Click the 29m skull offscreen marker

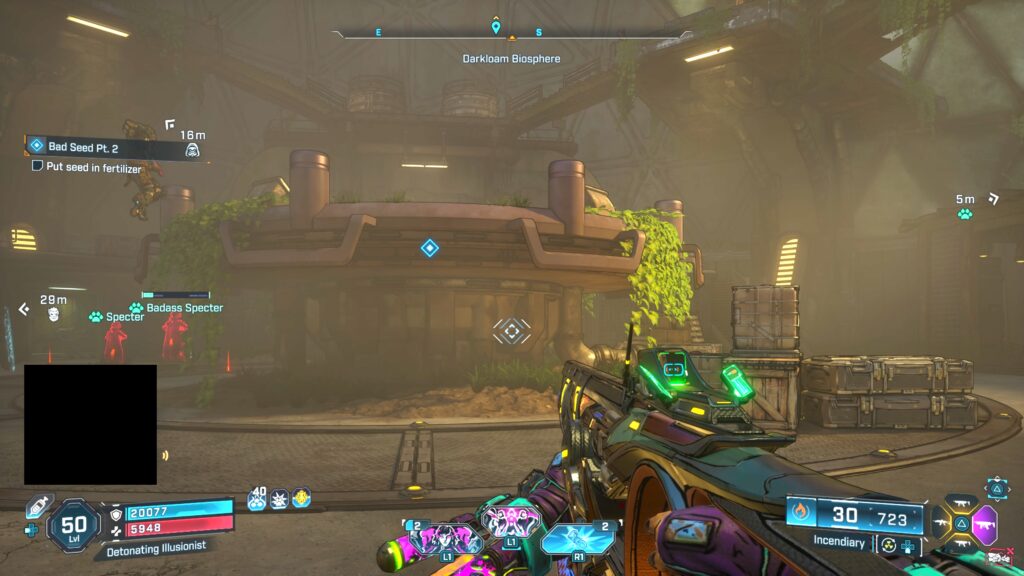point(54,315)
